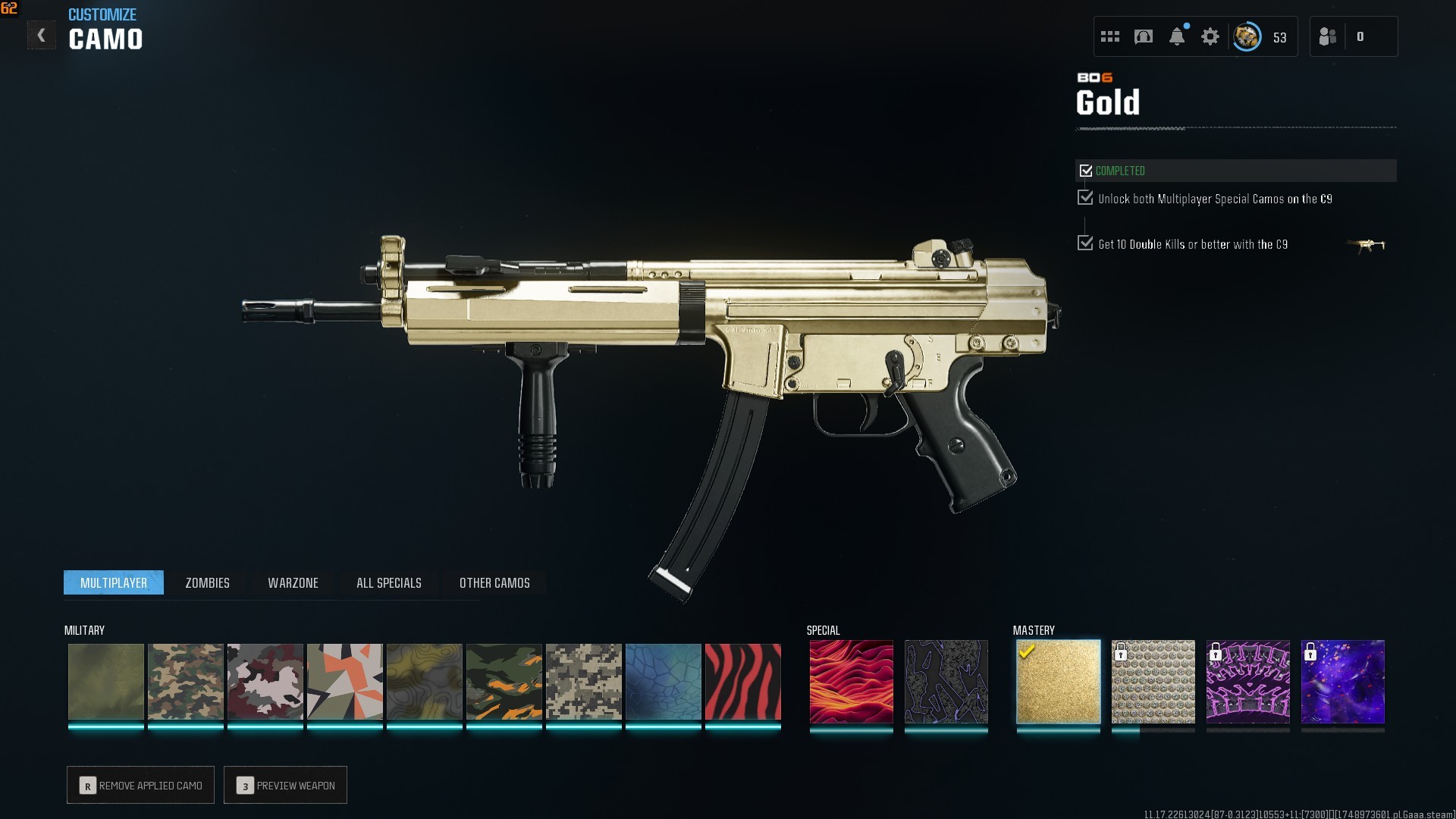Image resolution: width=1456 pixels, height=819 pixels.
Task: View notifications via the bell icon
Action: coord(1176,36)
